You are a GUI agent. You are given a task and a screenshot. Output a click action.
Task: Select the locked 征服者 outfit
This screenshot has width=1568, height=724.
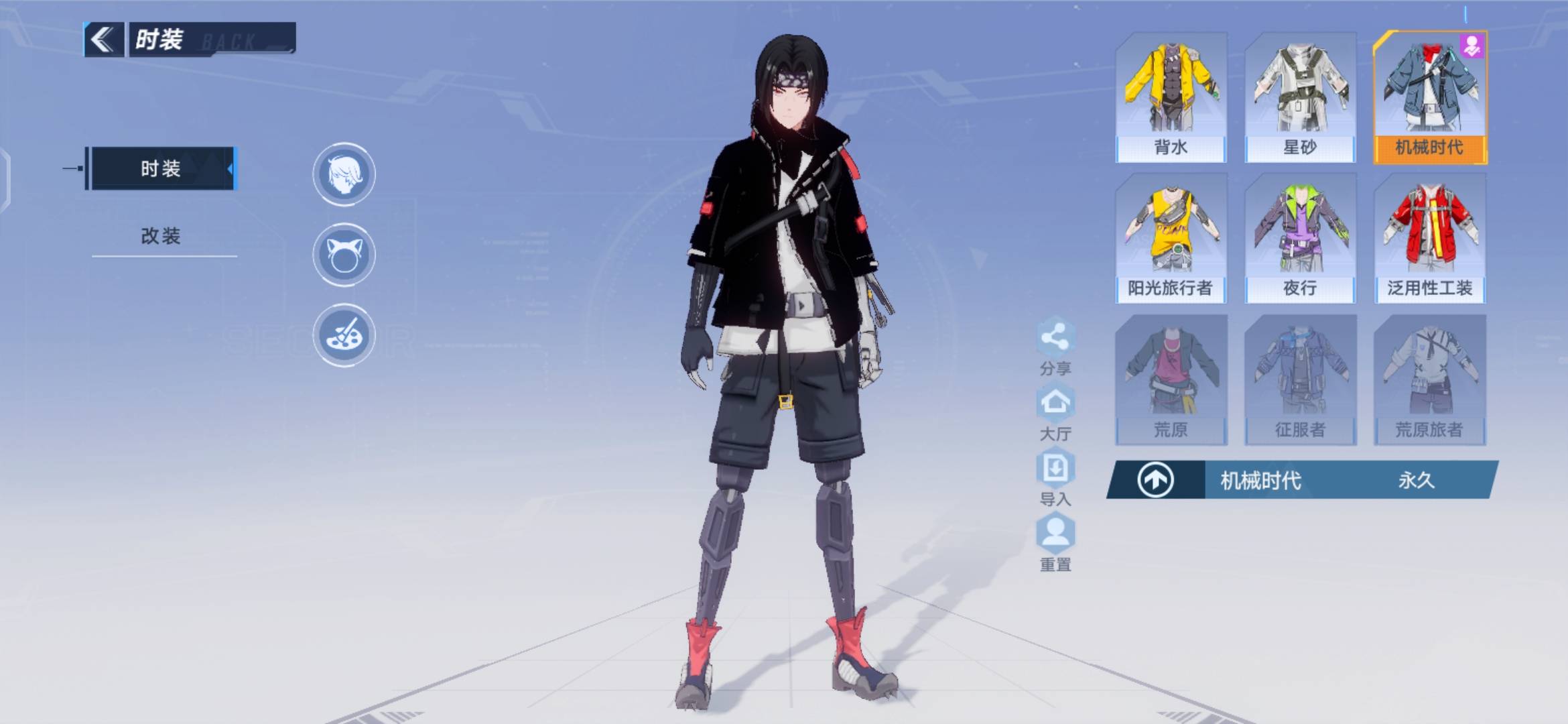tap(1300, 379)
